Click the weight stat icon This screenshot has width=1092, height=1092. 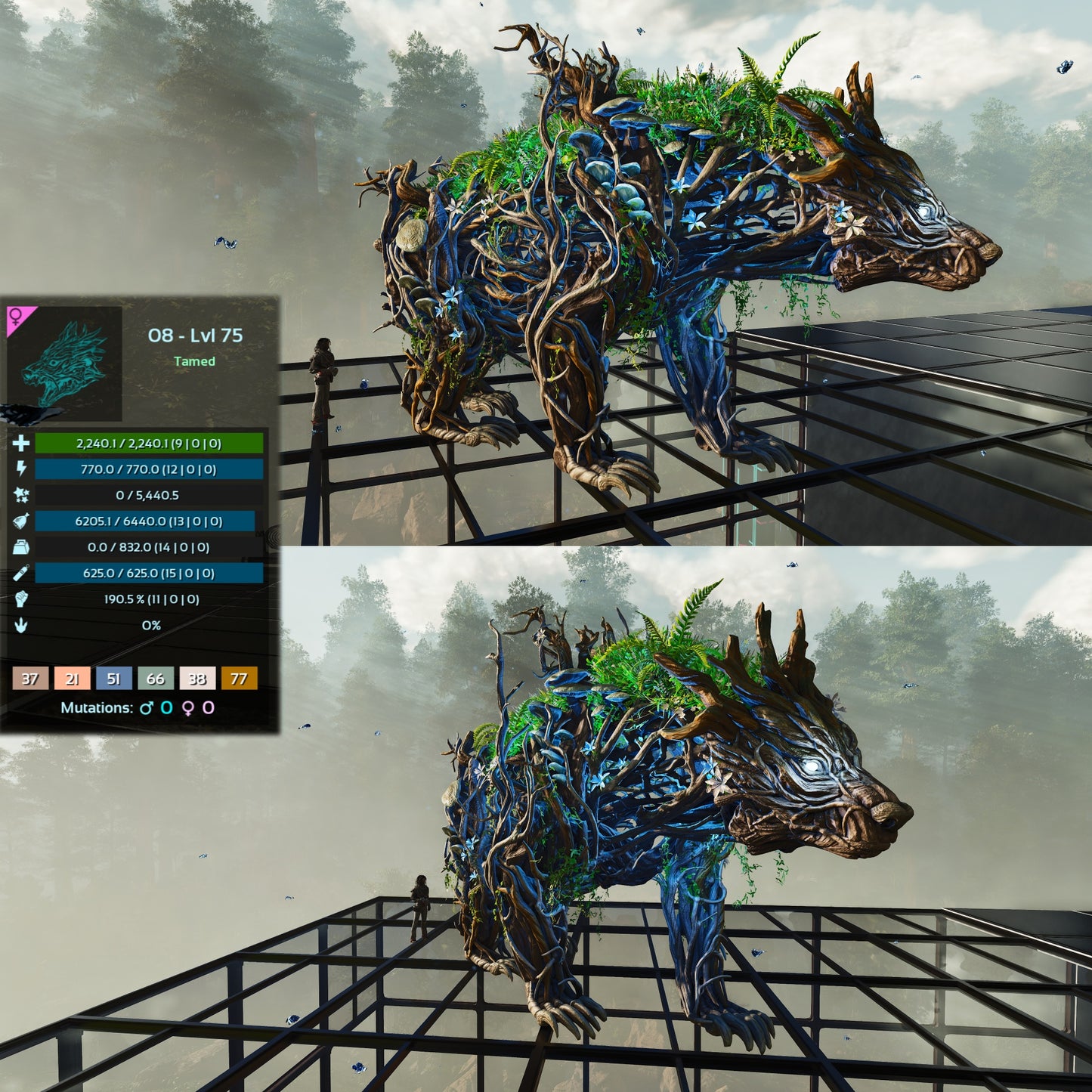pyautogui.click(x=20, y=547)
